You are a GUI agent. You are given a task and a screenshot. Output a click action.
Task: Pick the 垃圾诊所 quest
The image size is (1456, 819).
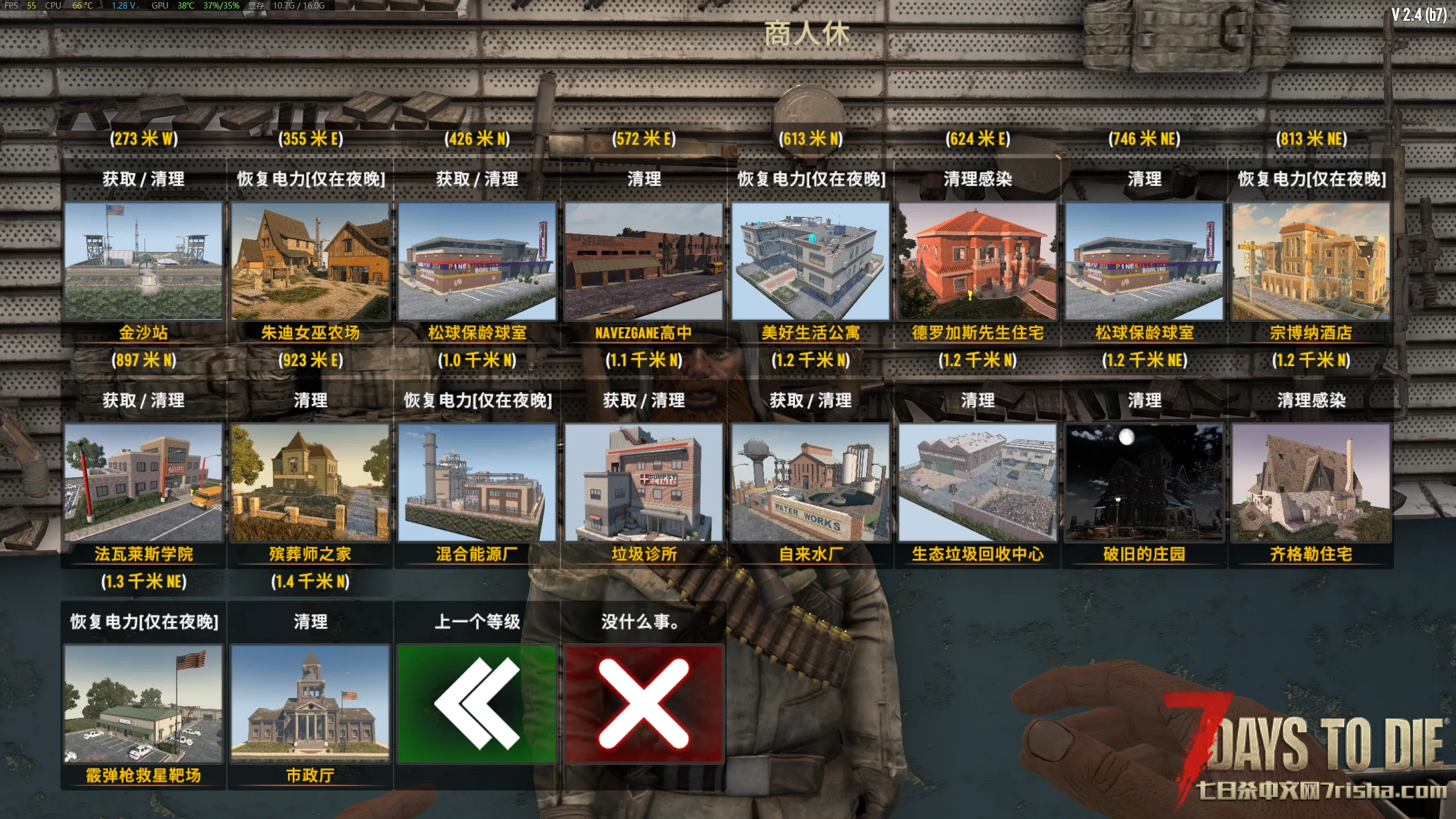(x=644, y=482)
